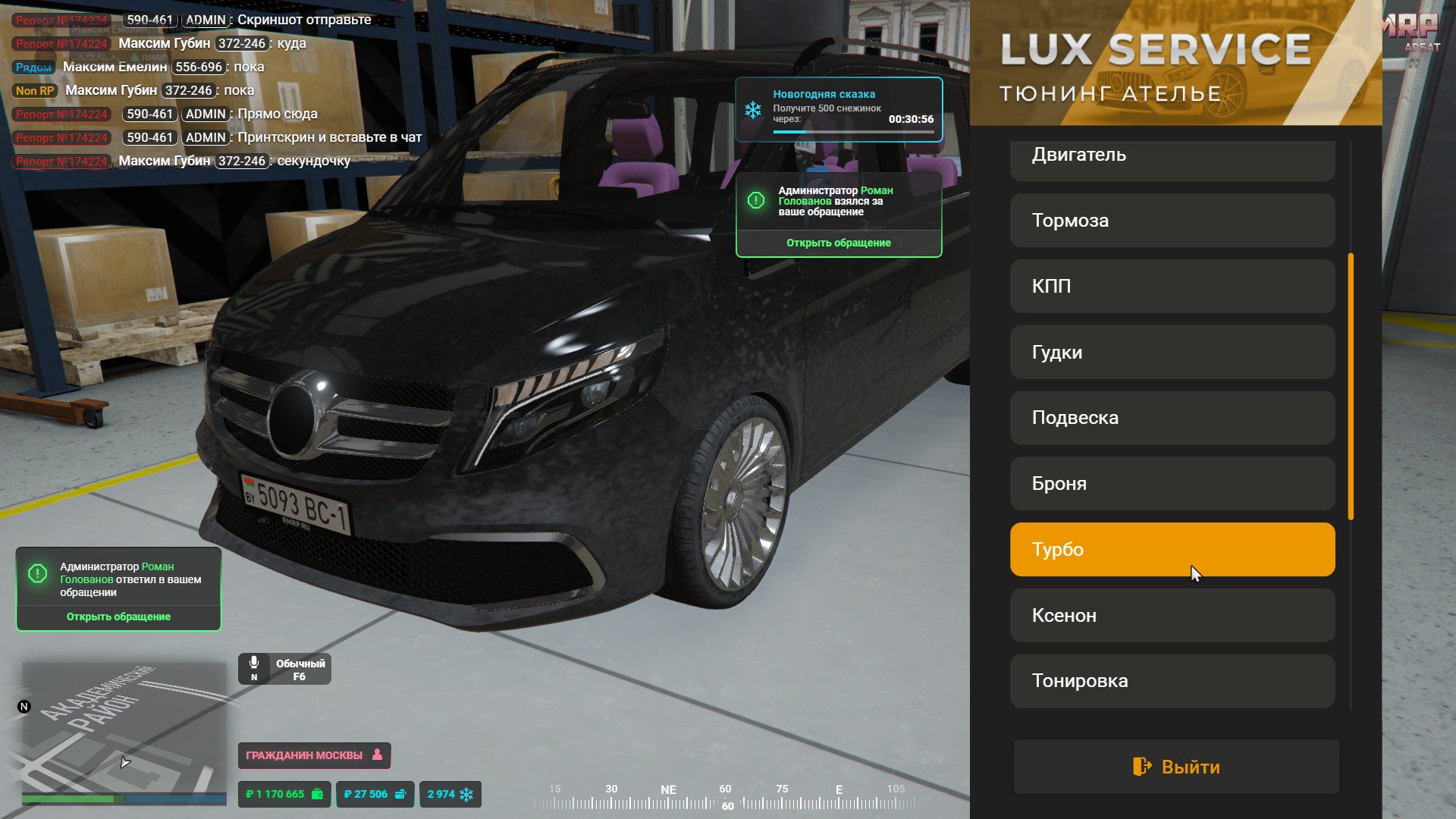
Task: Open the Двигатель tuning category
Action: pos(1172,157)
